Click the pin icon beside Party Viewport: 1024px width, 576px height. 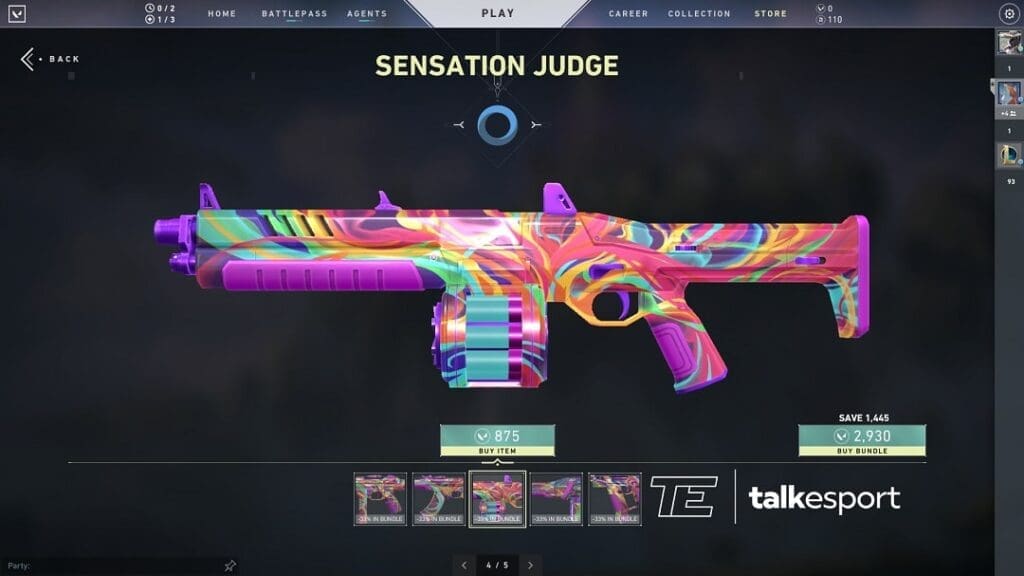click(x=229, y=566)
